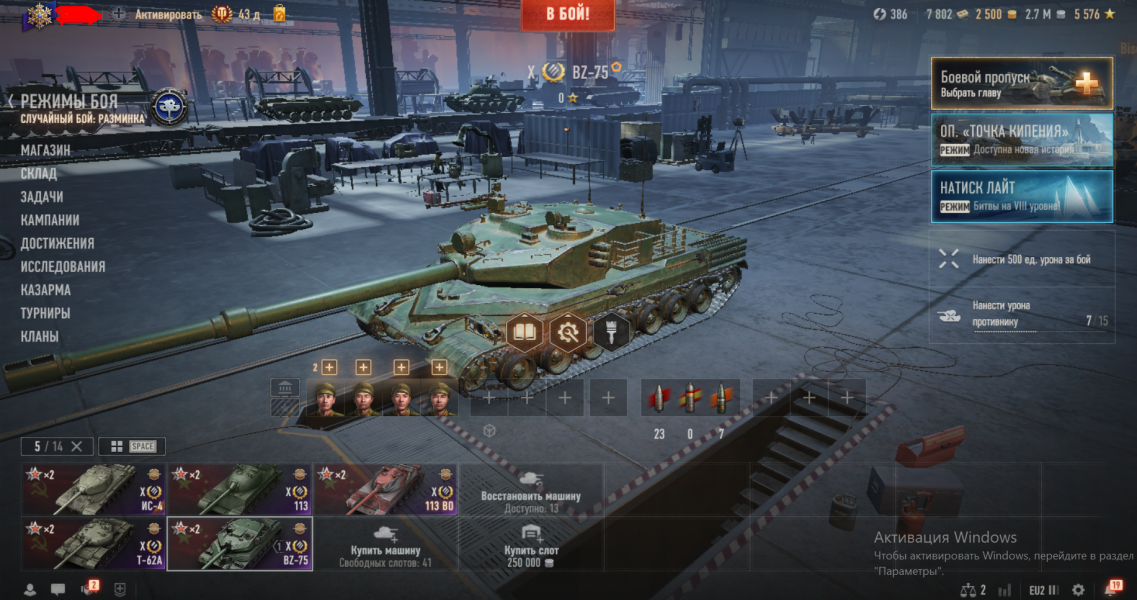
Task: Open settings via the gear icon
Action: pyautogui.click(x=1078, y=590)
